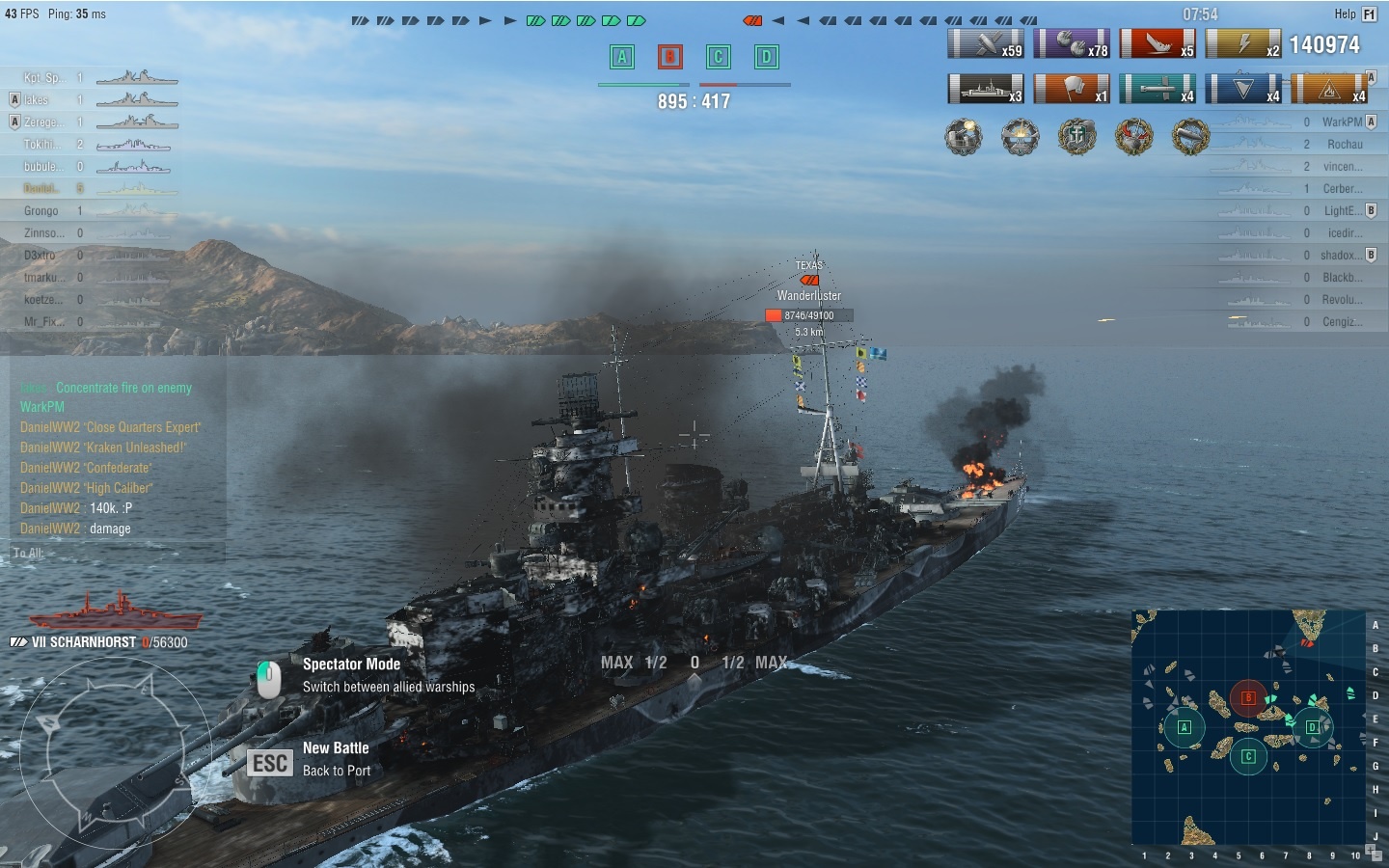Click the x59 shell hits ribbon

[x=986, y=44]
